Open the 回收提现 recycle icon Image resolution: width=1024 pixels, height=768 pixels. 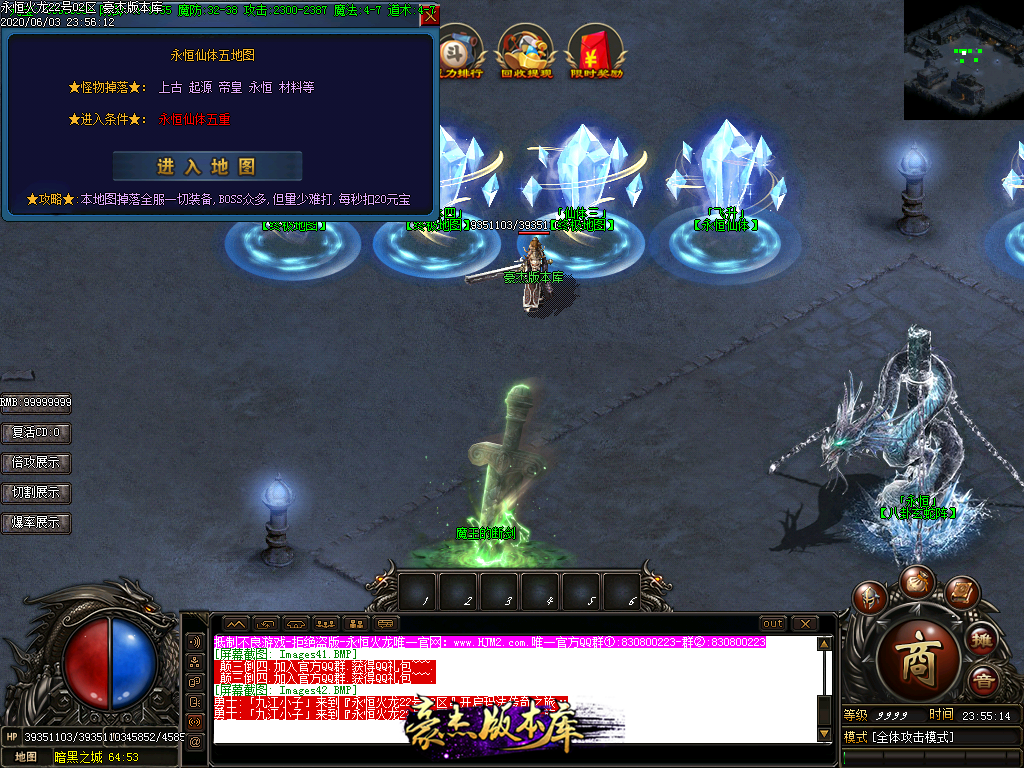pyautogui.click(x=526, y=52)
